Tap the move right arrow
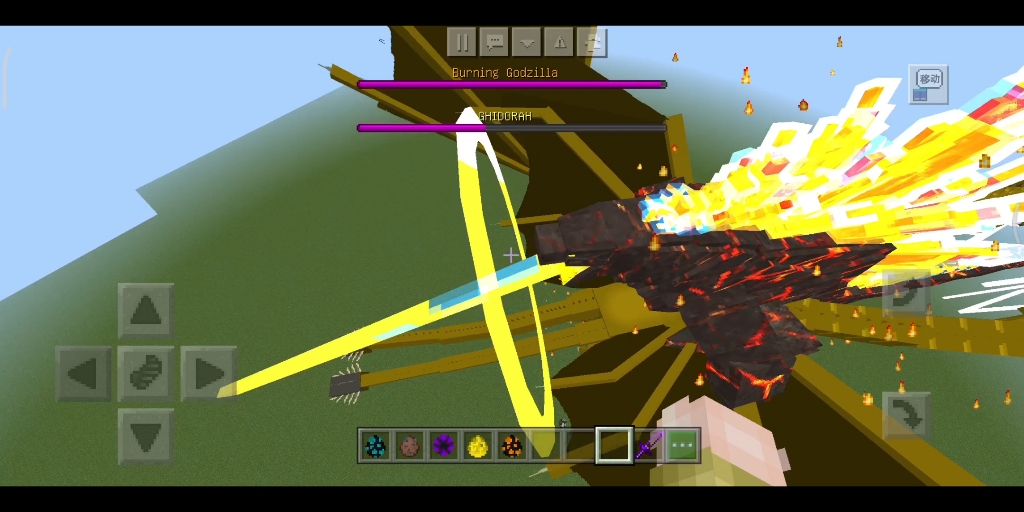 [x=208, y=374]
